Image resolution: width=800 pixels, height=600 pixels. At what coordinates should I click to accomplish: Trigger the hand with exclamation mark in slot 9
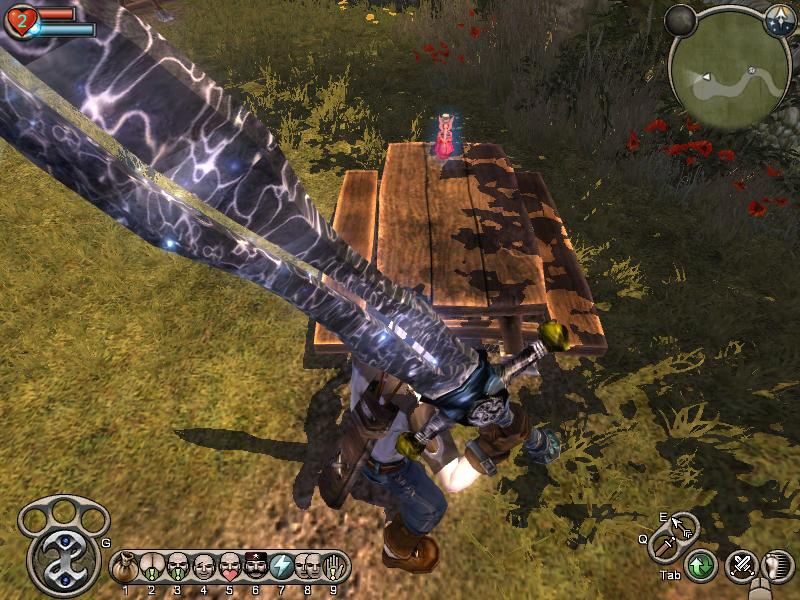coord(334,568)
